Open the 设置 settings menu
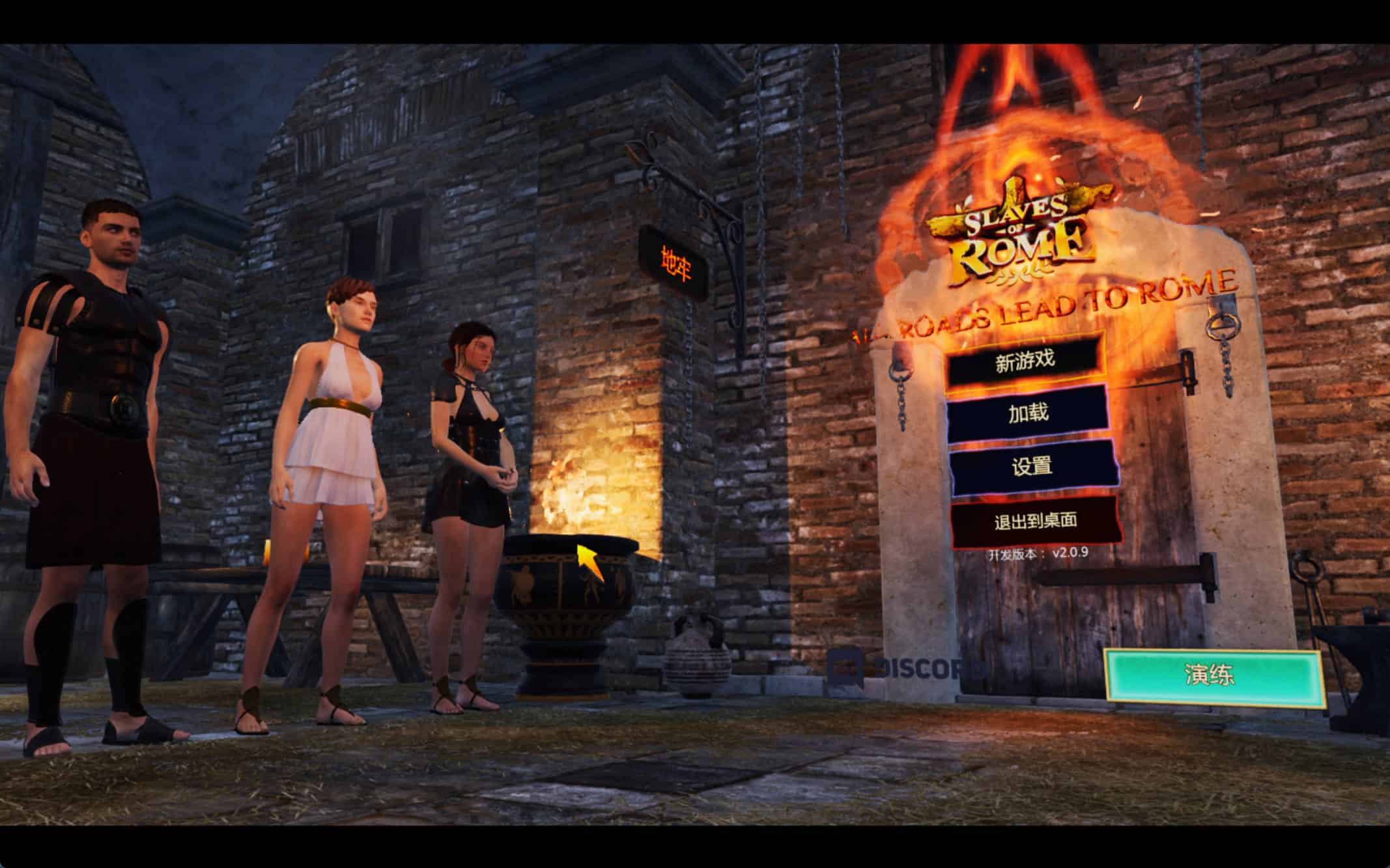The width and height of the screenshot is (1390, 868). click(x=1032, y=467)
